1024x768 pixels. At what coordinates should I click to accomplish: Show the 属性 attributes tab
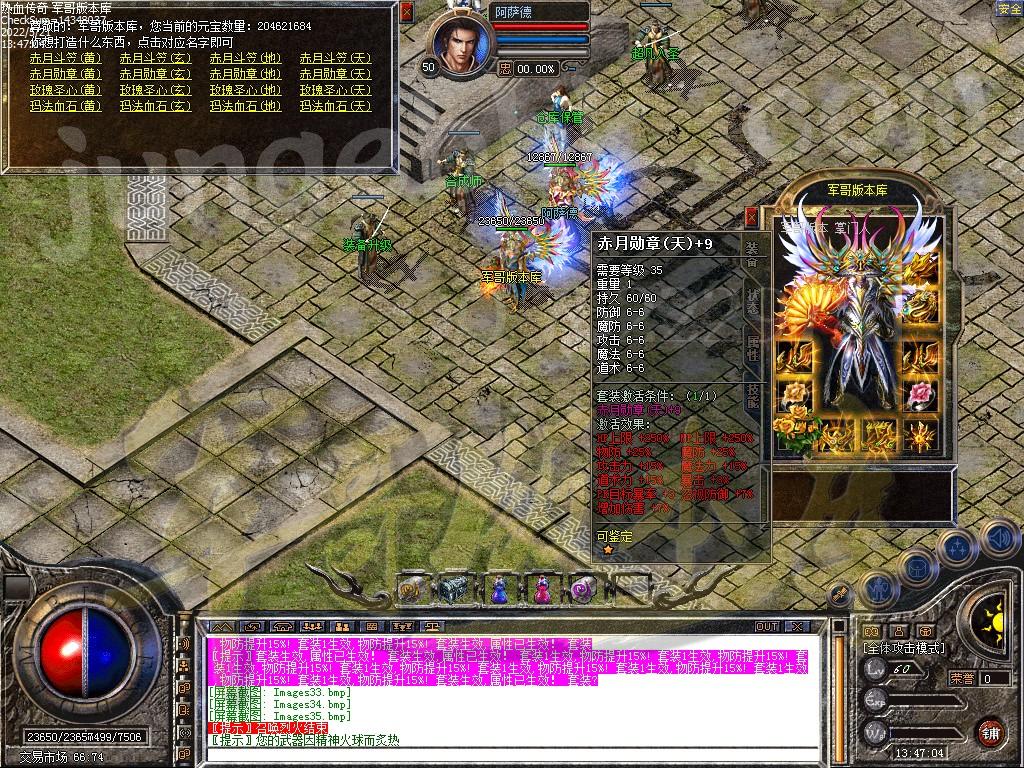pyautogui.click(x=752, y=350)
